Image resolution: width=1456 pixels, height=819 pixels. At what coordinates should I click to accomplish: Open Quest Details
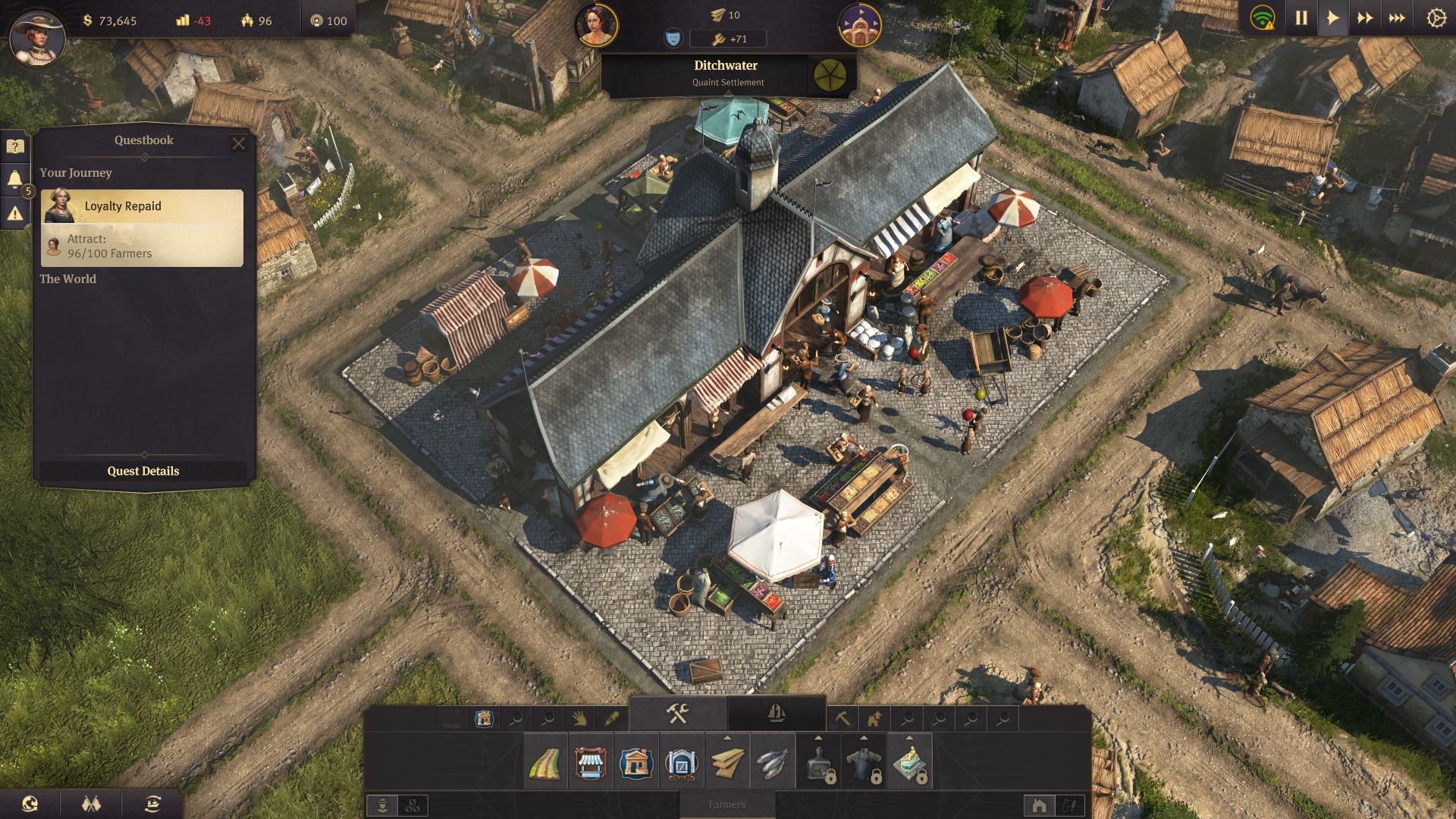pos(143,471)
